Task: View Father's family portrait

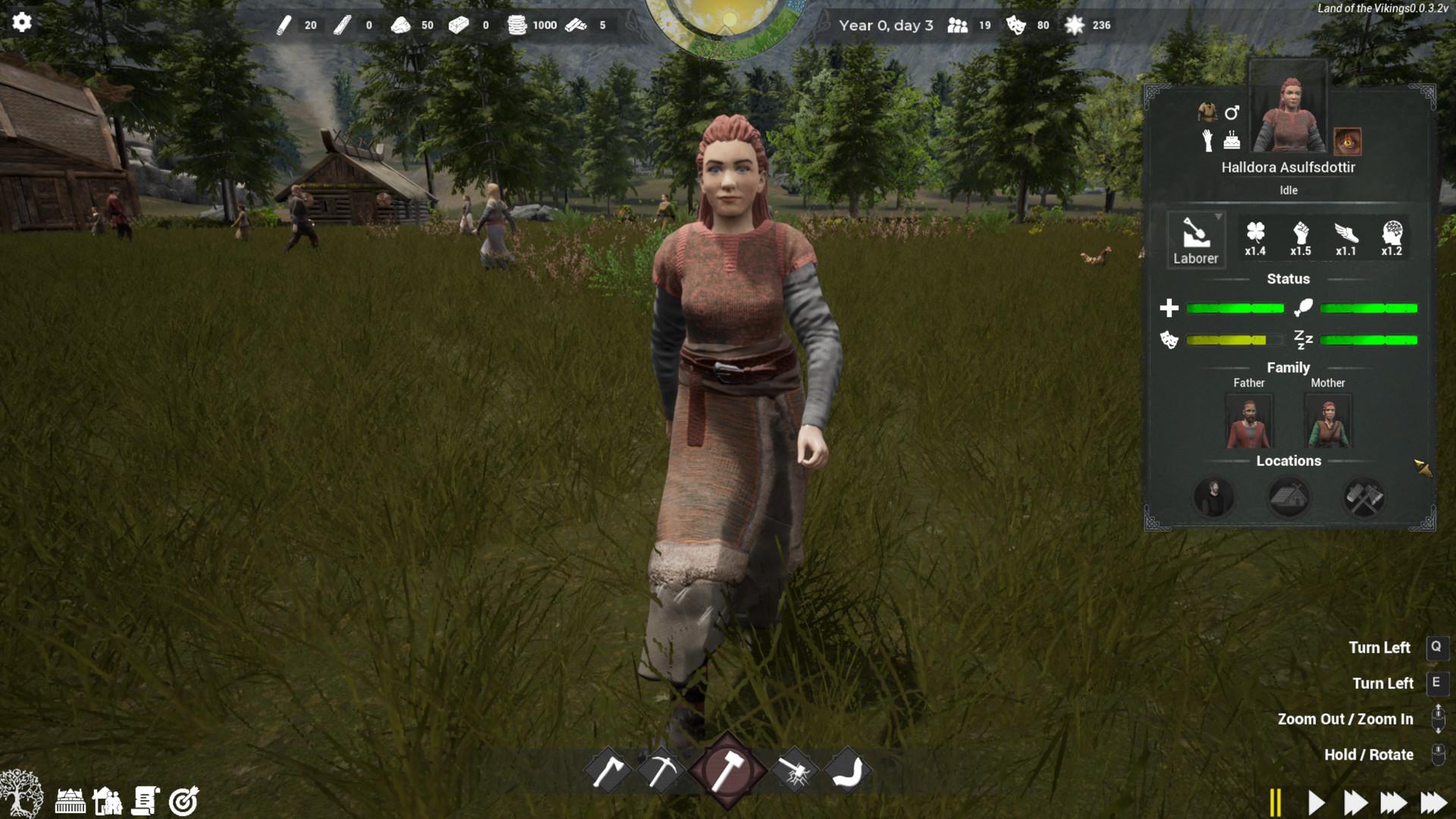Action: tap(1249, 421)
